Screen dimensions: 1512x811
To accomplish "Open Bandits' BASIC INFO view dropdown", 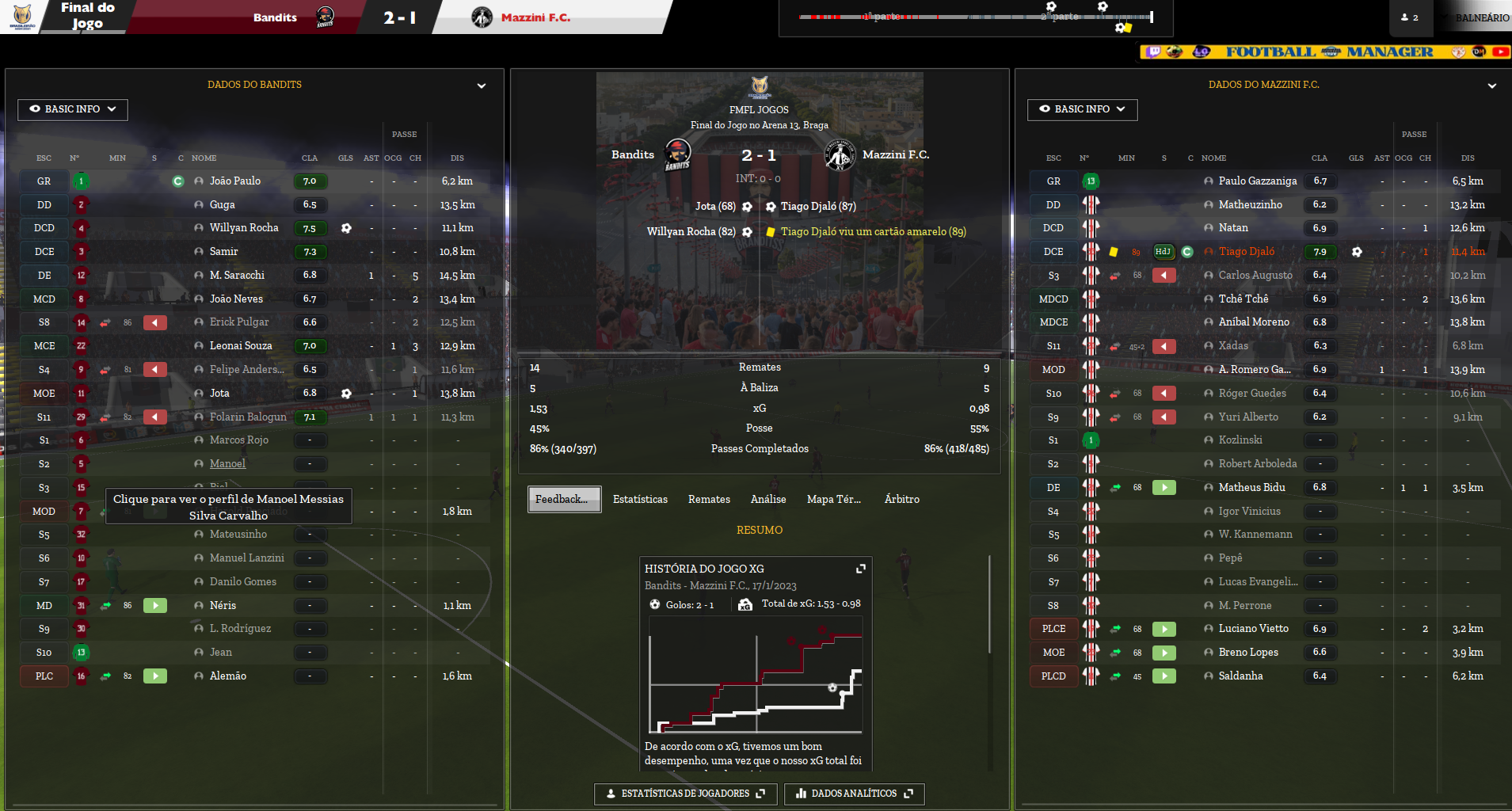I will pyautogui.click(x=72, y=109).
